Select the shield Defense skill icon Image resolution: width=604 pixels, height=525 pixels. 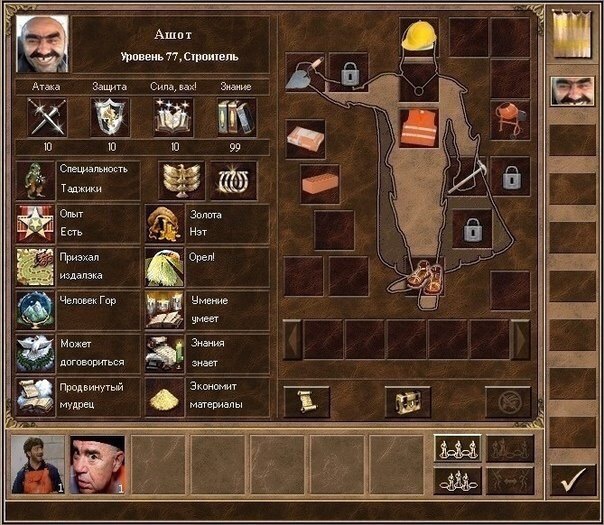point(110,117)
